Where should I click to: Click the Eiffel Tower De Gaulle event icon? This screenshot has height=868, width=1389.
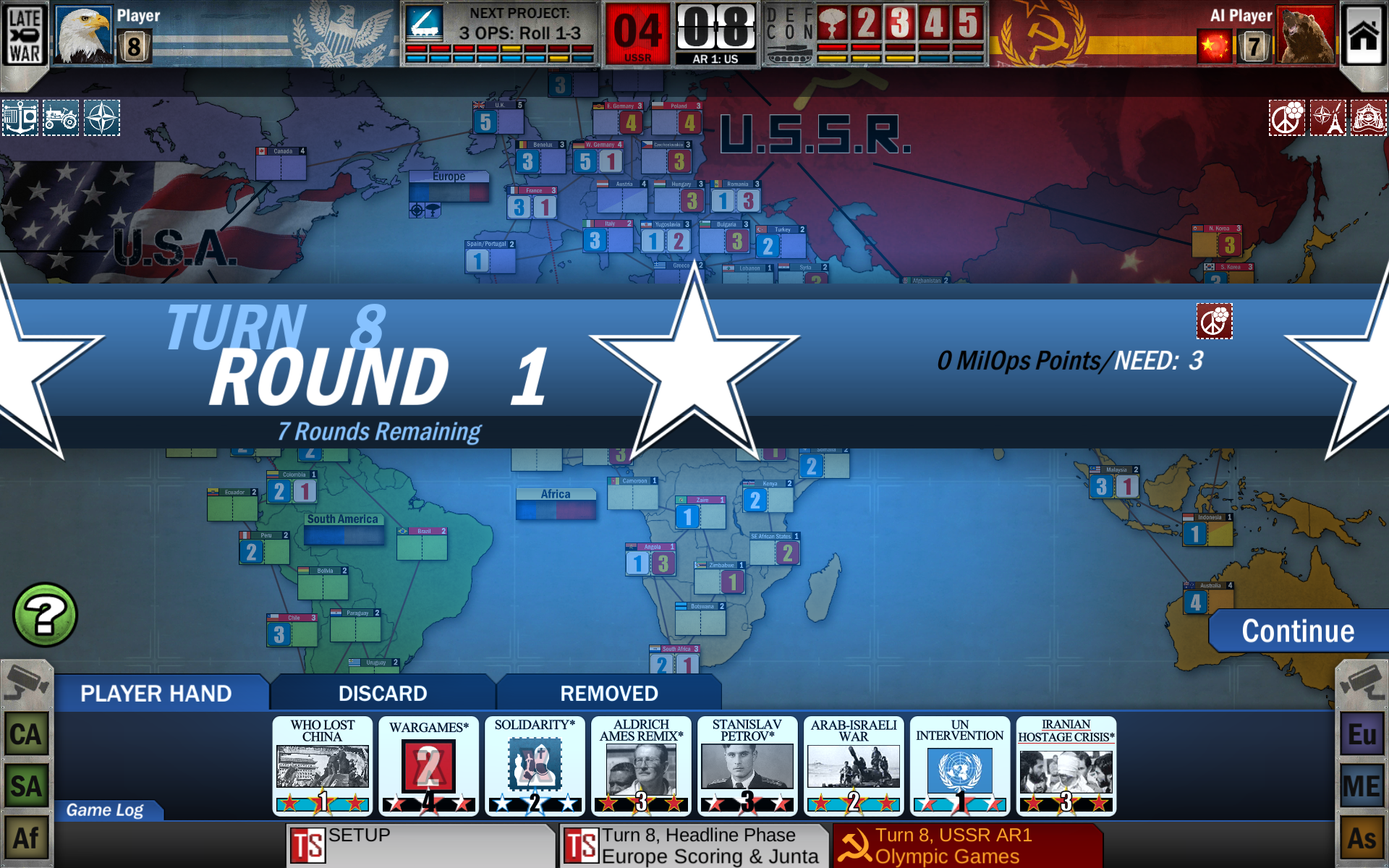tap(1329, 119)
